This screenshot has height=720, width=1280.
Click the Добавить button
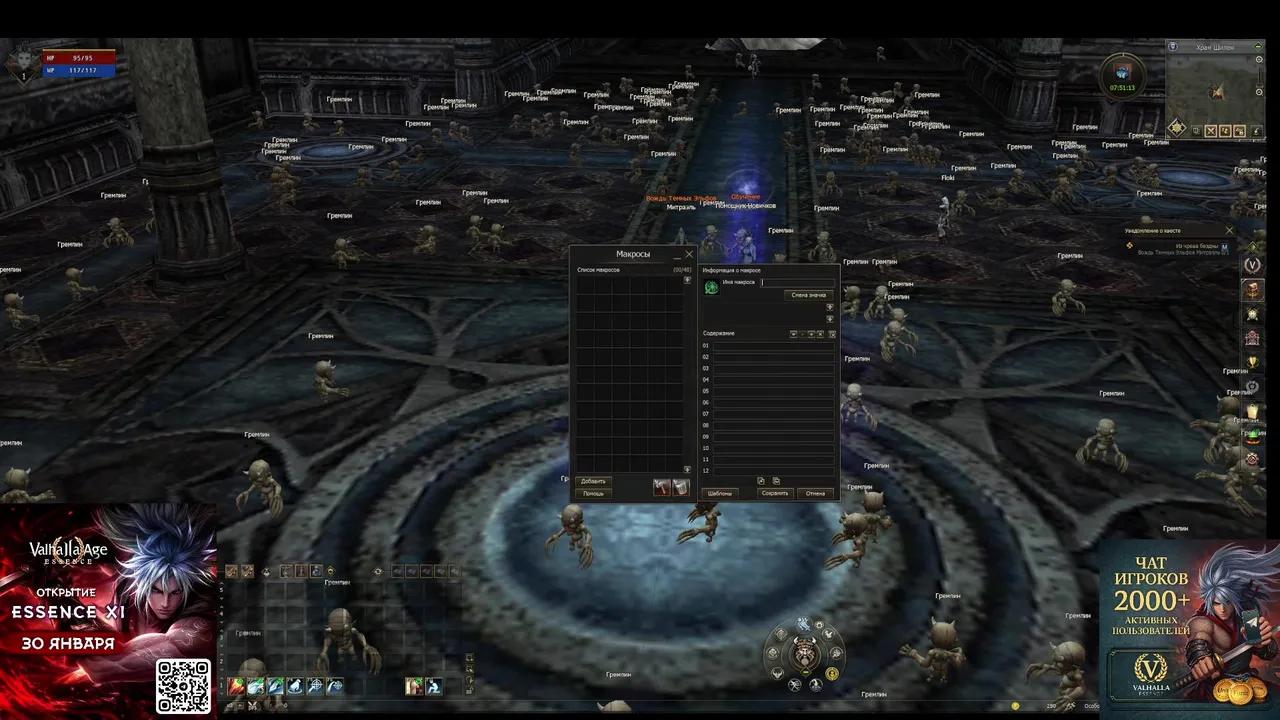point(593,481)
